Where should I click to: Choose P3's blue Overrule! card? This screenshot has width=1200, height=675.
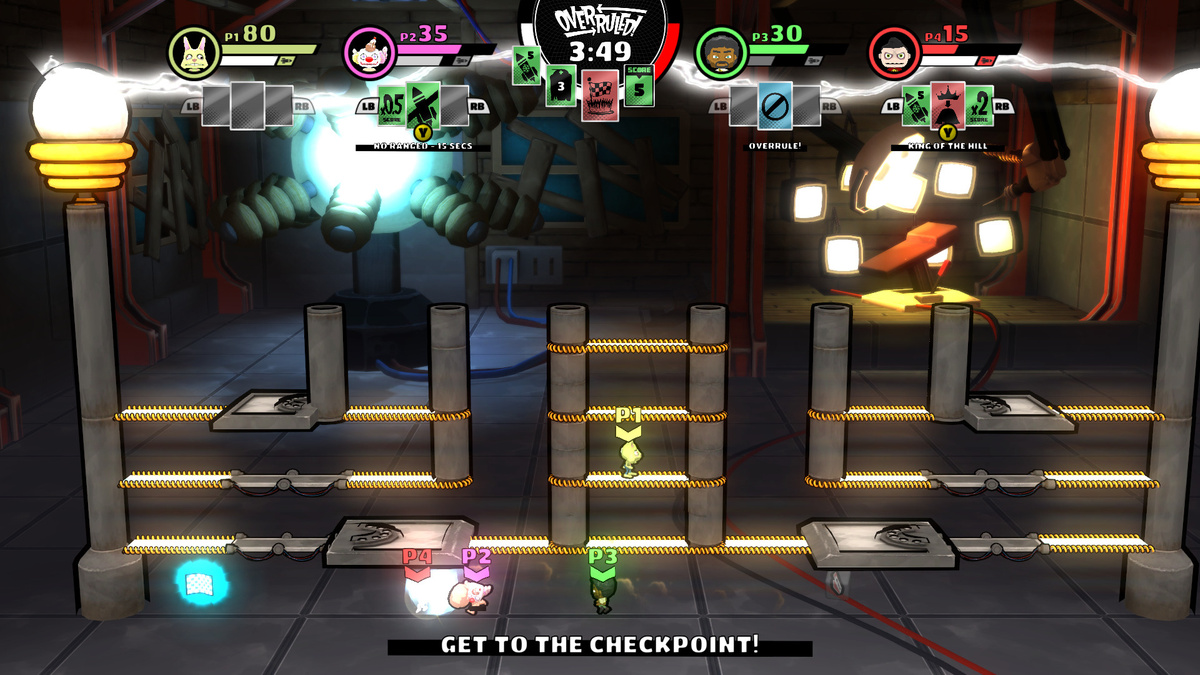pos(775,105)
